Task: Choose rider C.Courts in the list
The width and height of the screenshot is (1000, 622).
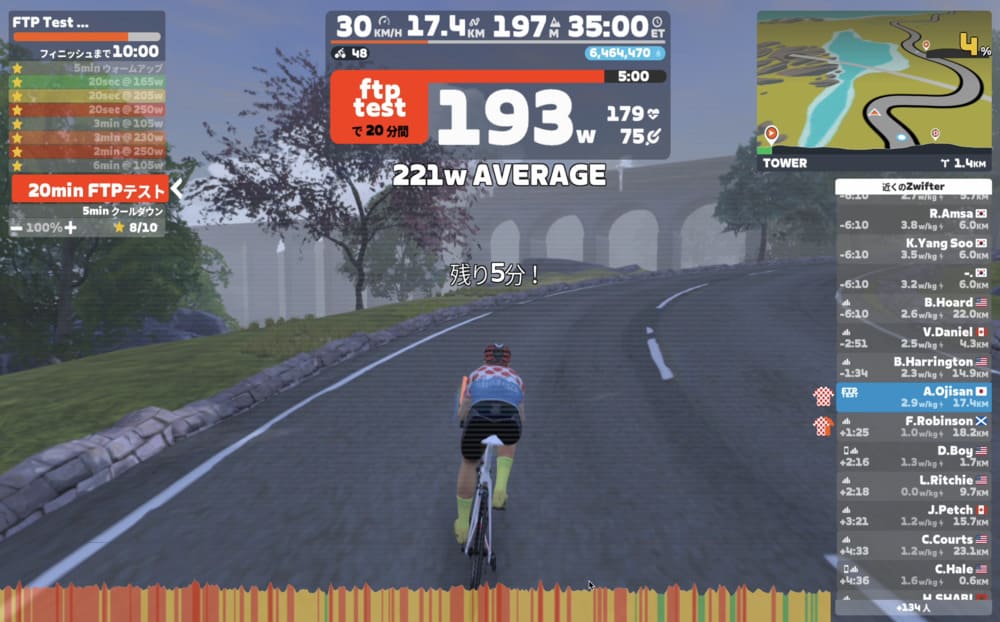Action: pyautogui.click(x=912, y=545)
